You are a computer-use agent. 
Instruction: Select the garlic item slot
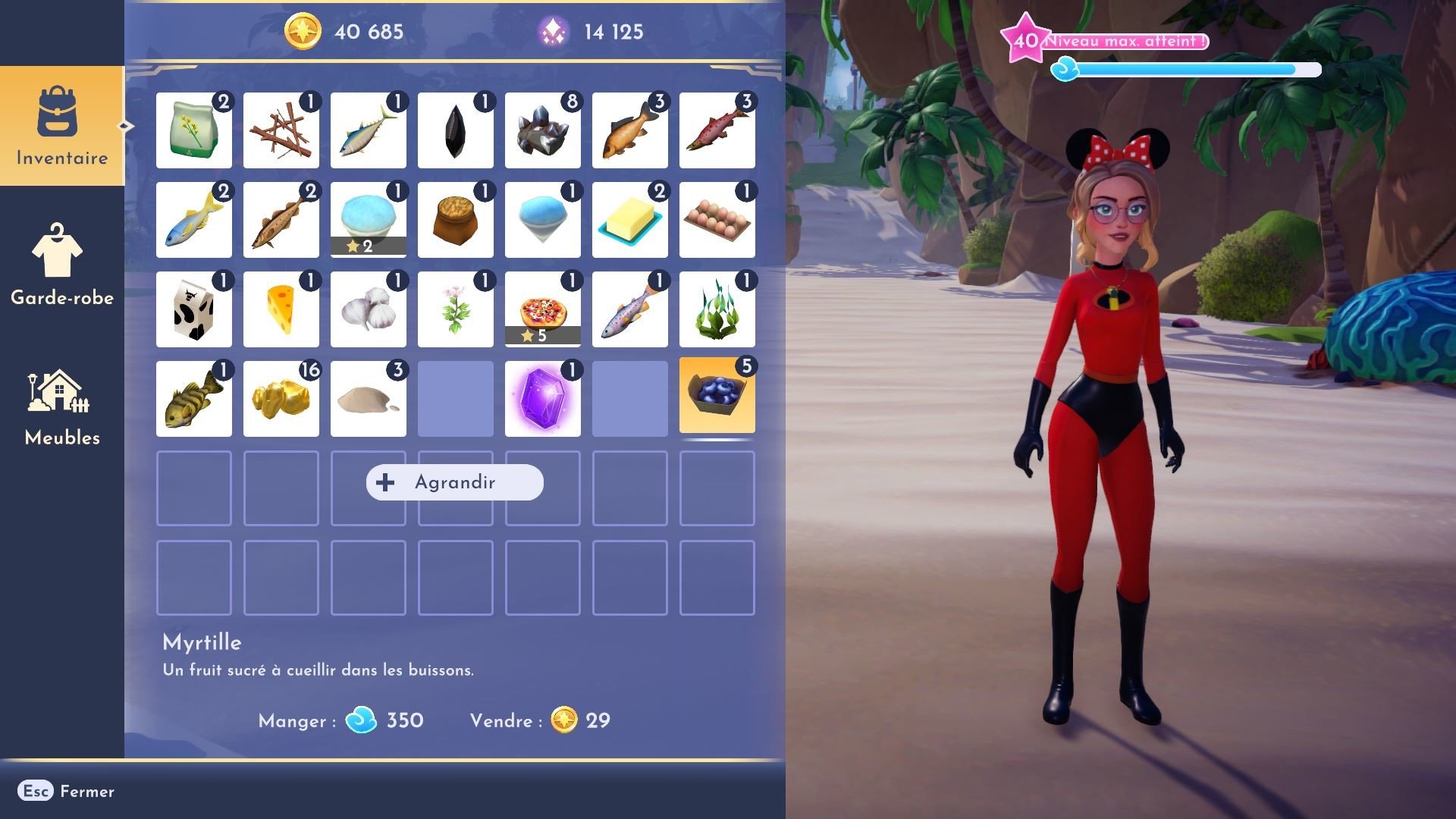(x=368, y=309)
